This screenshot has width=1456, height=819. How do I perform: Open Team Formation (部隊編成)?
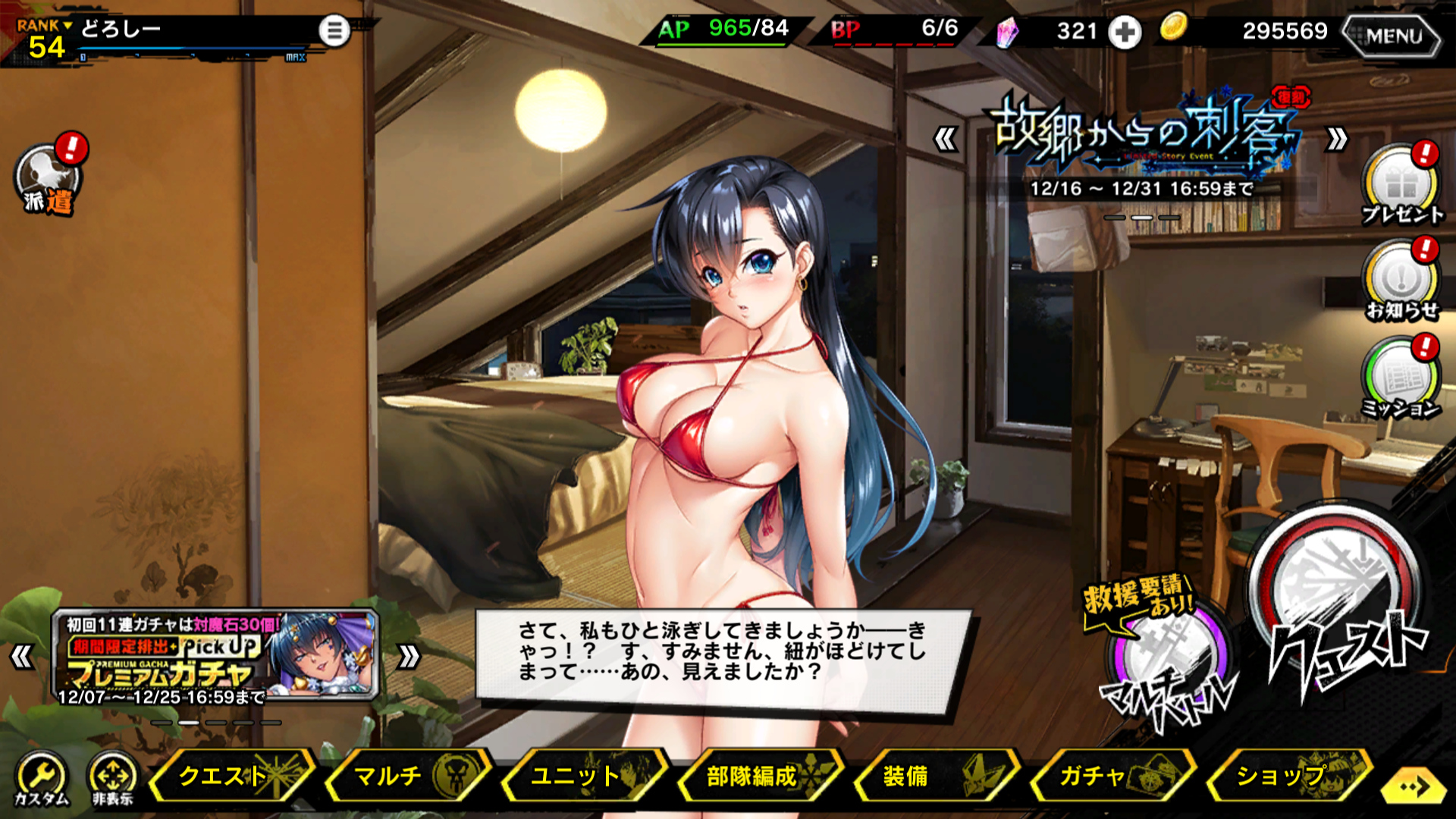pos(761,776)
